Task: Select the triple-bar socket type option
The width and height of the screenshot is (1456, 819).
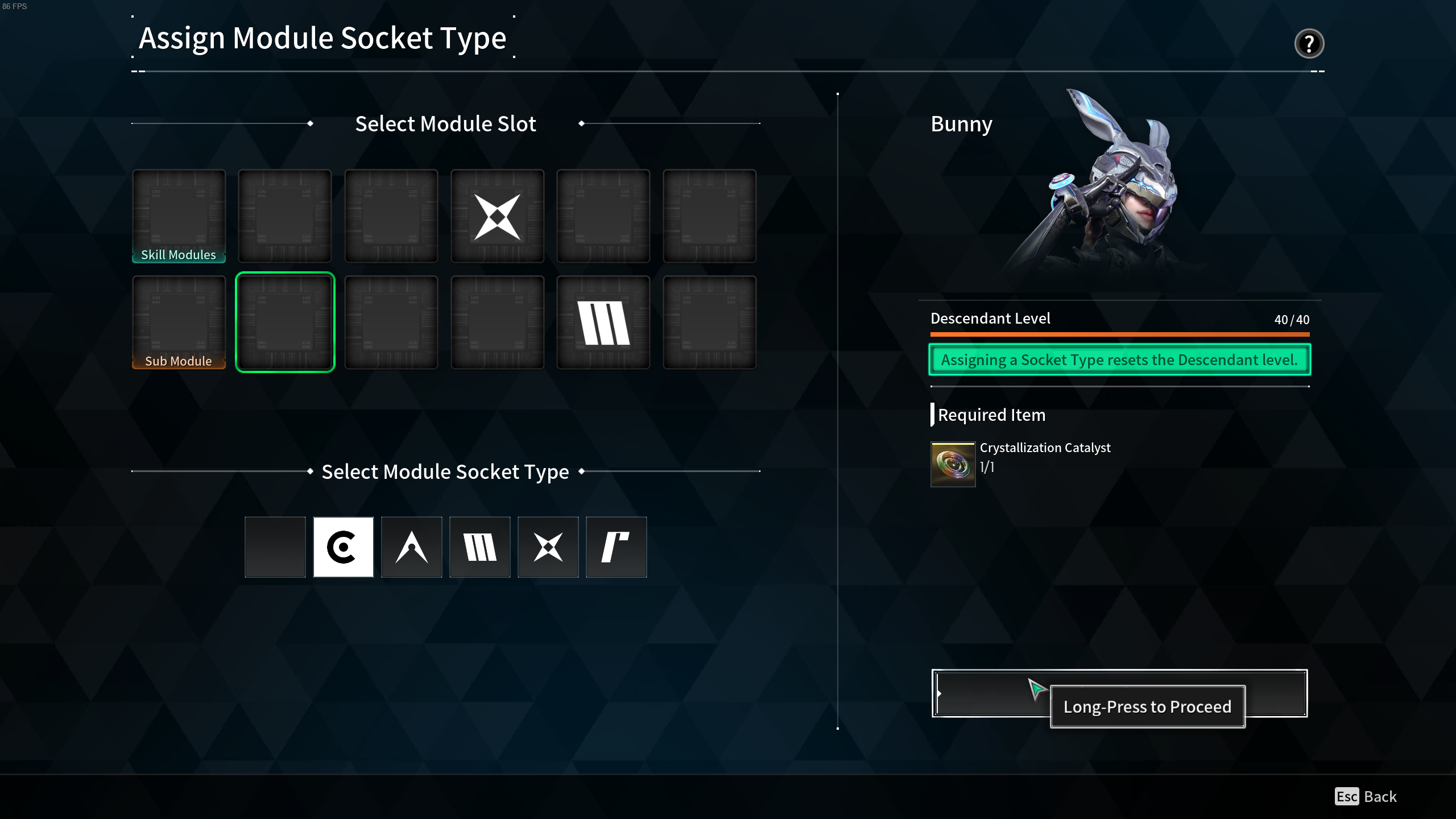Action: (480, 547)
